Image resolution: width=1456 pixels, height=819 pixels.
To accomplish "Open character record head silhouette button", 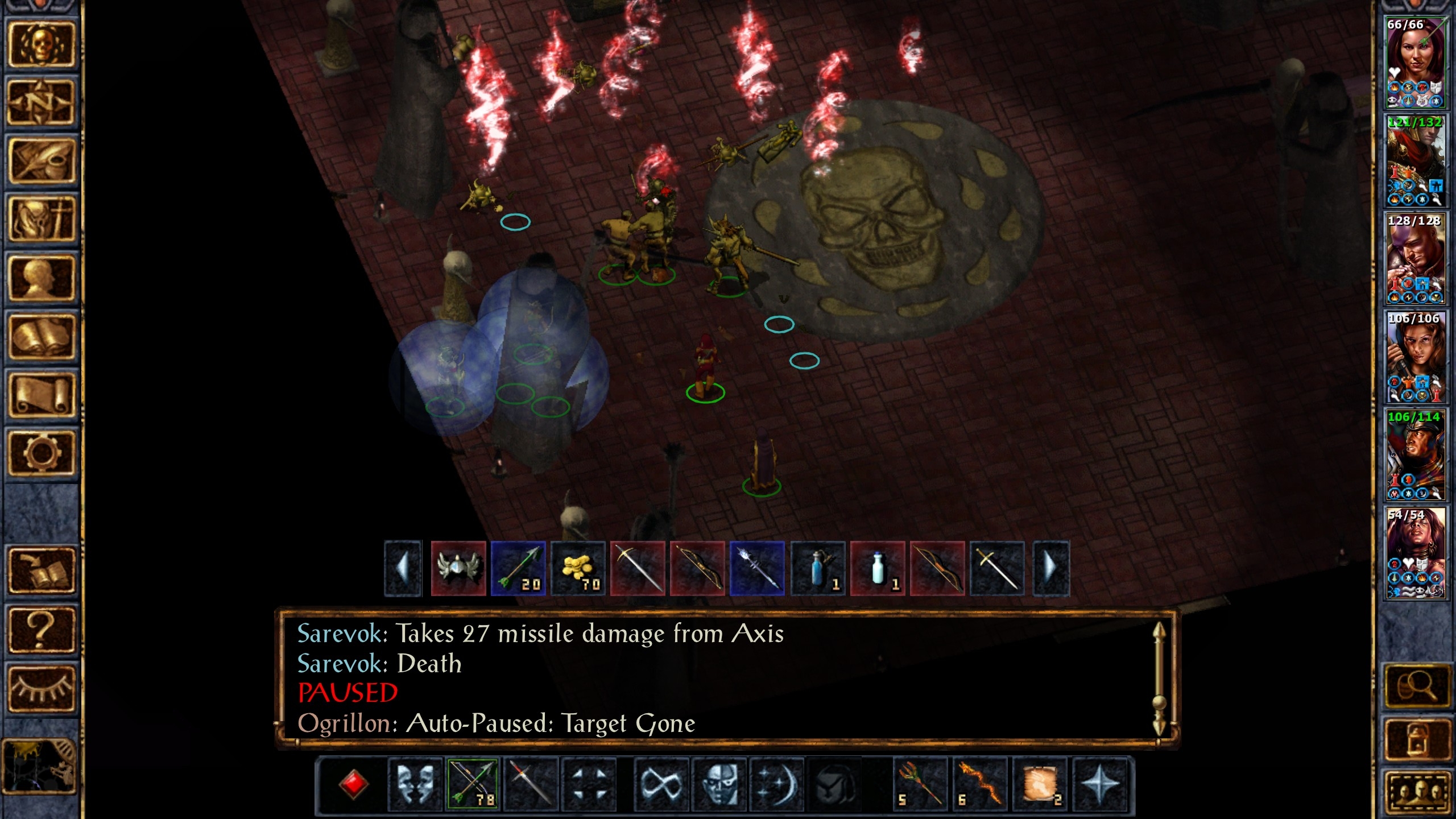I will [x=41, y=278].
